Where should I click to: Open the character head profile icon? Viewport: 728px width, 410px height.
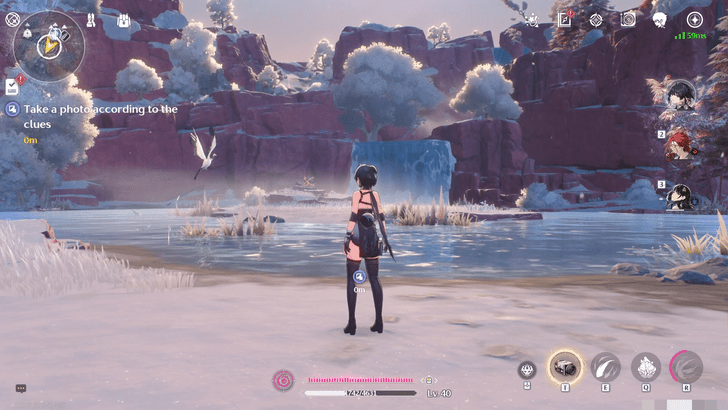(660, 19)
